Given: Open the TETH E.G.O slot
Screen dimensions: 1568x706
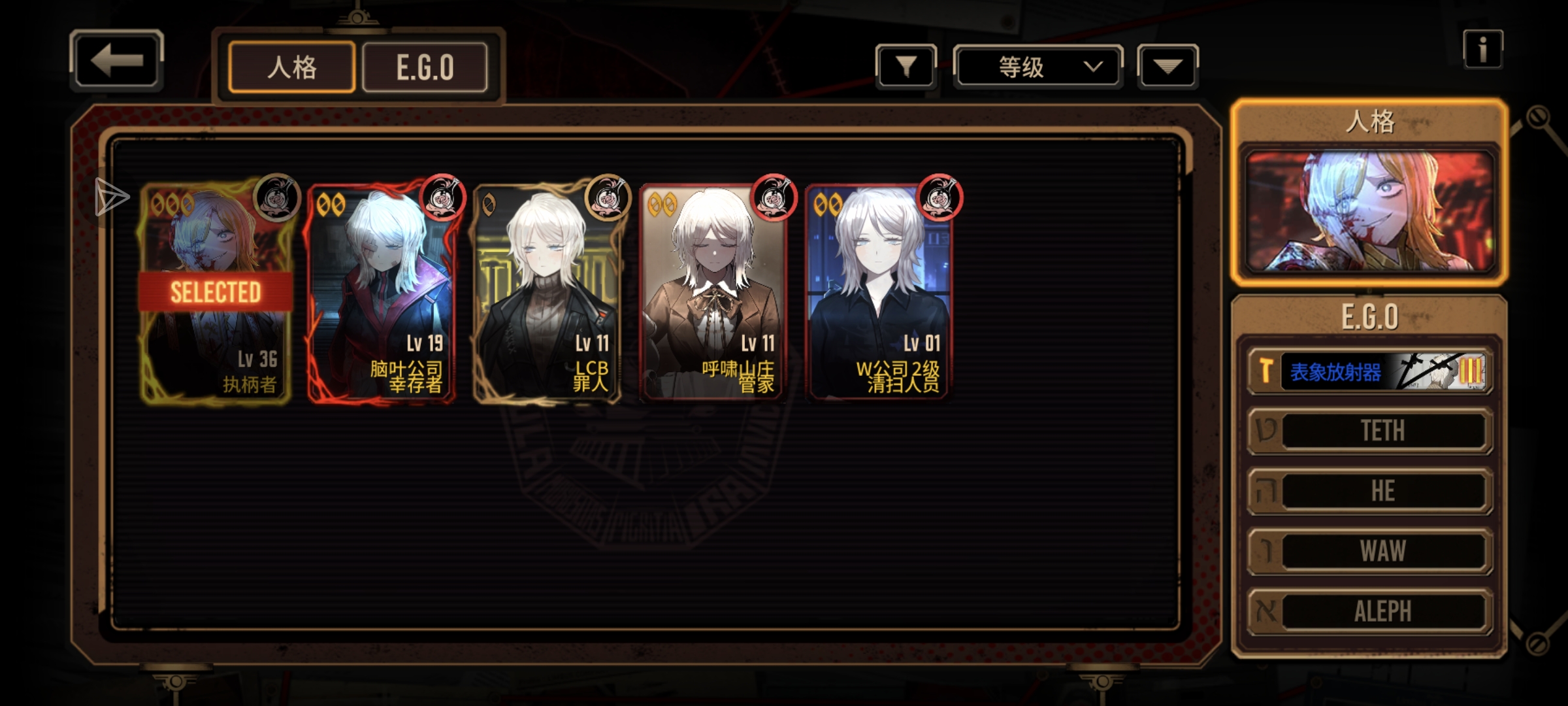Looking at the screenshot, I should pos(1369,431).
